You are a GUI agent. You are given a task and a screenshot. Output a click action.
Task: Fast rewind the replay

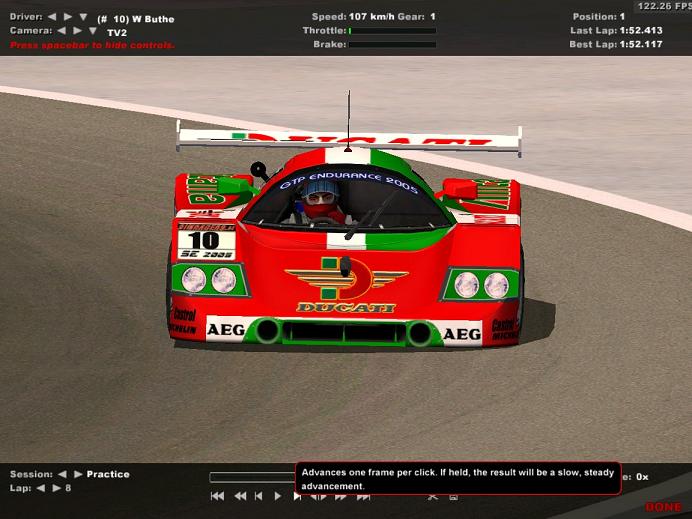point(240,496)
